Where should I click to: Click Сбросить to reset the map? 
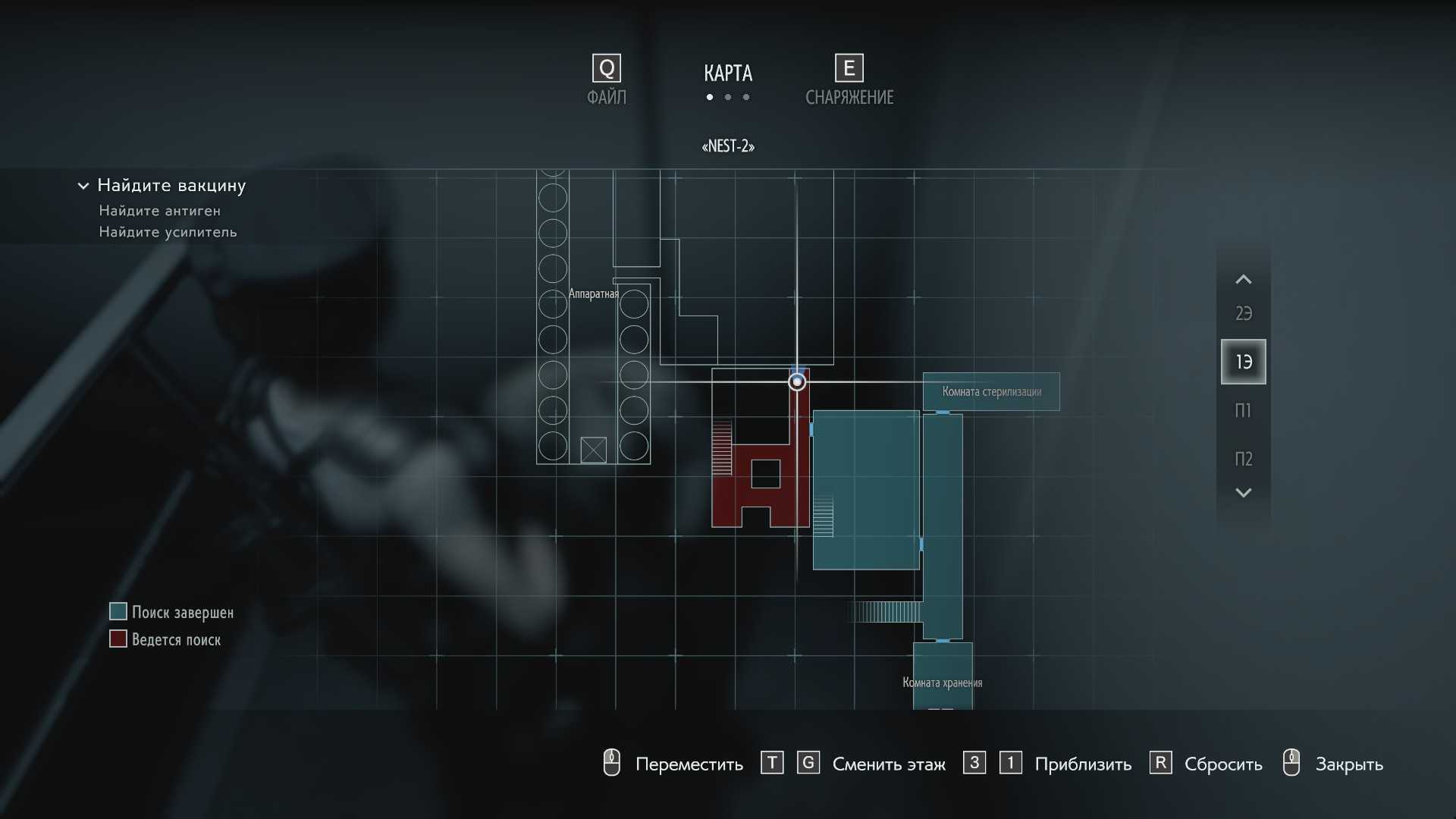click(x=1222, y=764)
